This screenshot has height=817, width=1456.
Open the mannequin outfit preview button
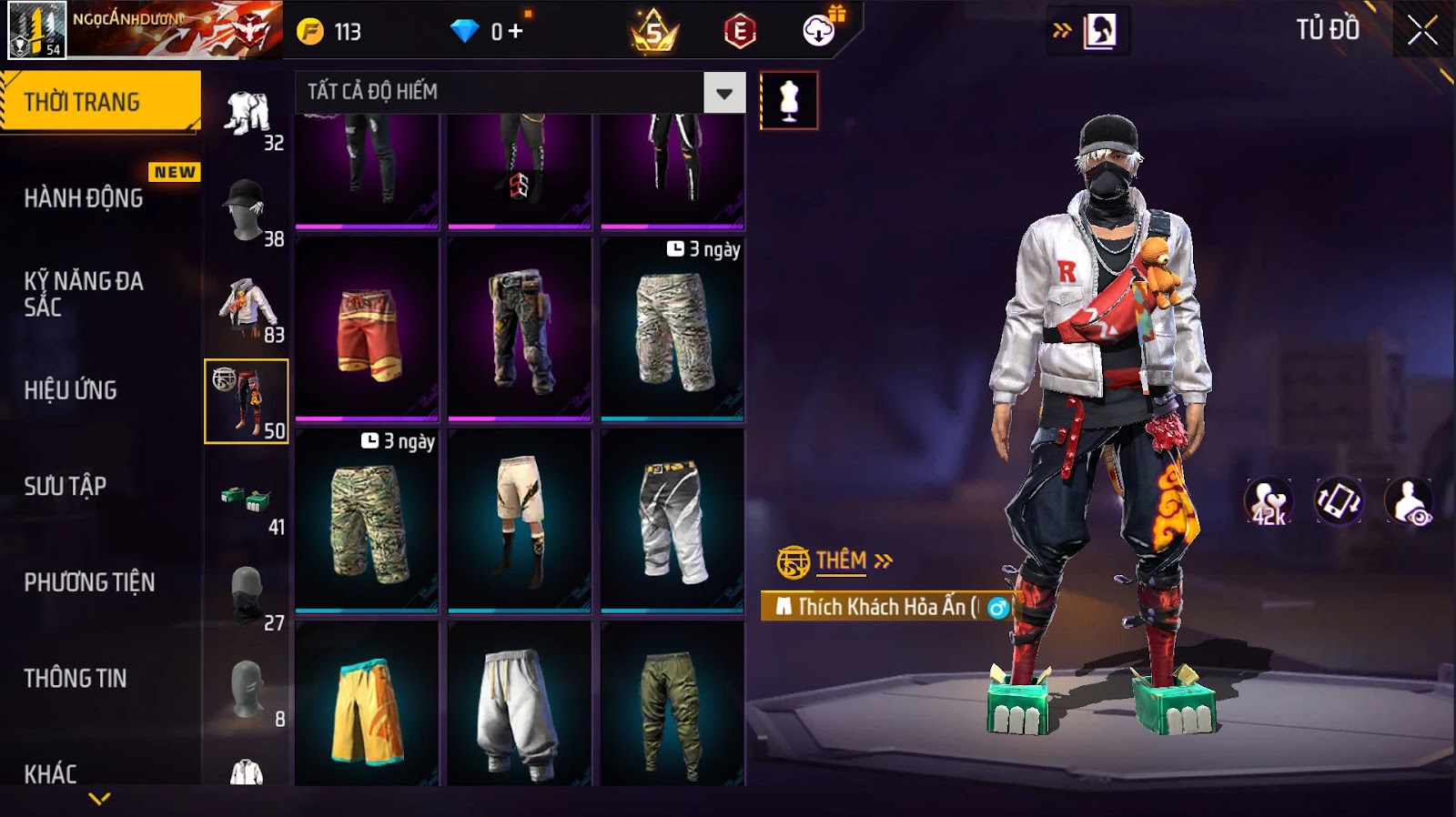[x=789, y=100]
